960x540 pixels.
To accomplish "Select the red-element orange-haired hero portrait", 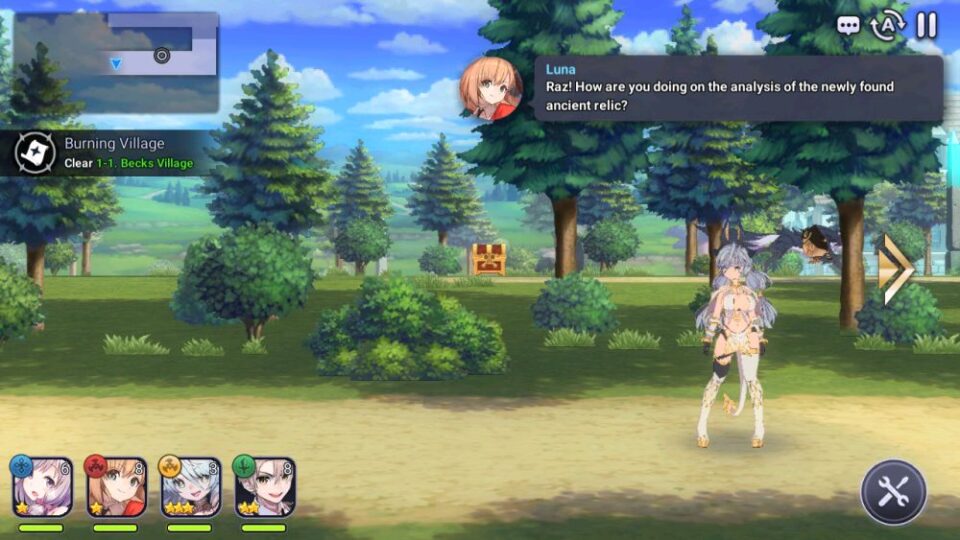I will pos(116,487).
